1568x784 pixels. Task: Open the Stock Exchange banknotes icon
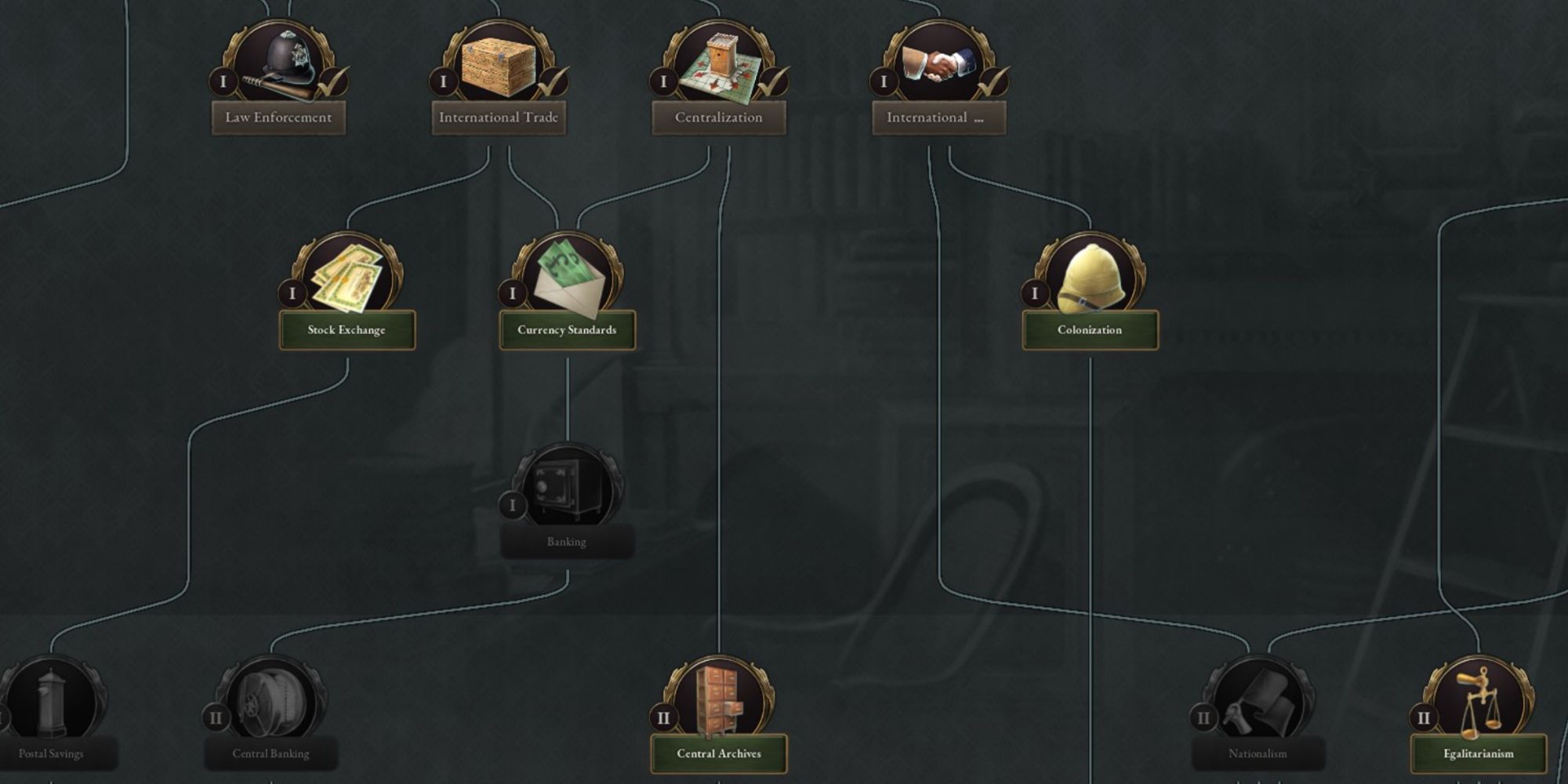pyautogui.click(x=347, y=274)
